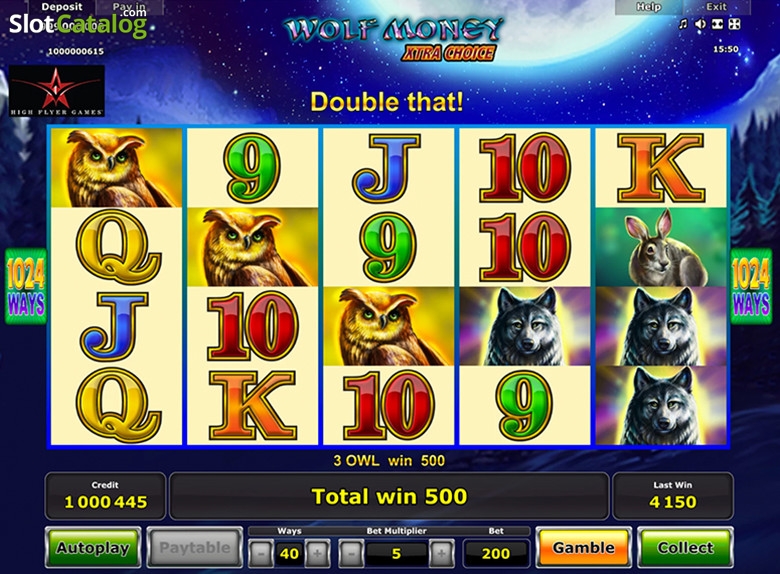This screenshot has width=780, height=574.
Task: Decrease the Ways value
Action: pos(260,552)
